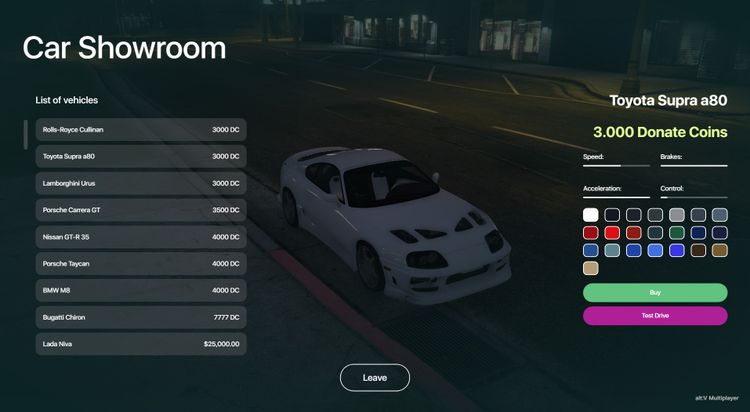Image resolution: width=750 pixels, height=412 pixels.
Task: Click the vehicle list scrollbar
Action: pyautogui.click(x=26, y=134)
